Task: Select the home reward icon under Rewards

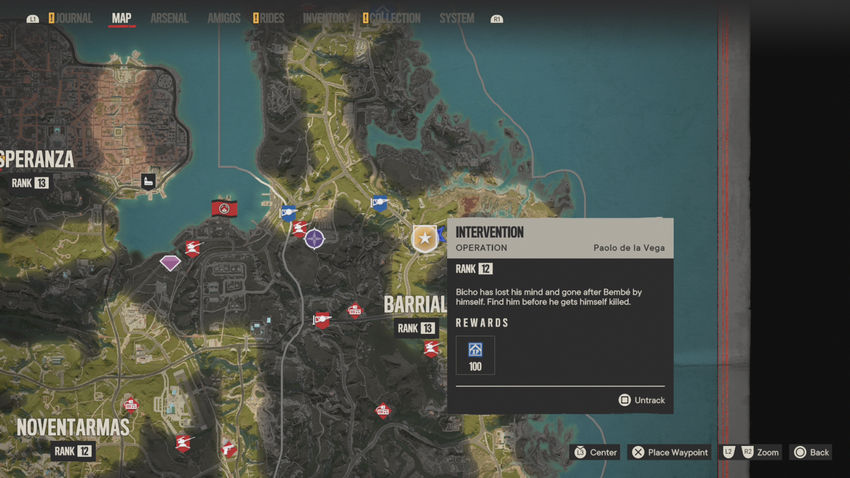Action: [475, 350]
